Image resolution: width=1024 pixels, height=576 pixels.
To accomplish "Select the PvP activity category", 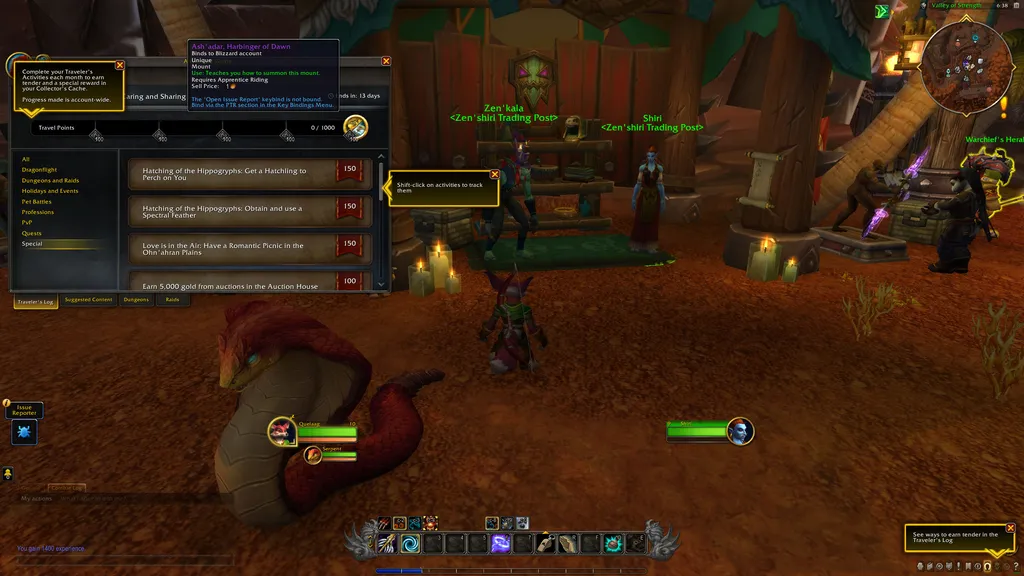I will tap(27, 222).
